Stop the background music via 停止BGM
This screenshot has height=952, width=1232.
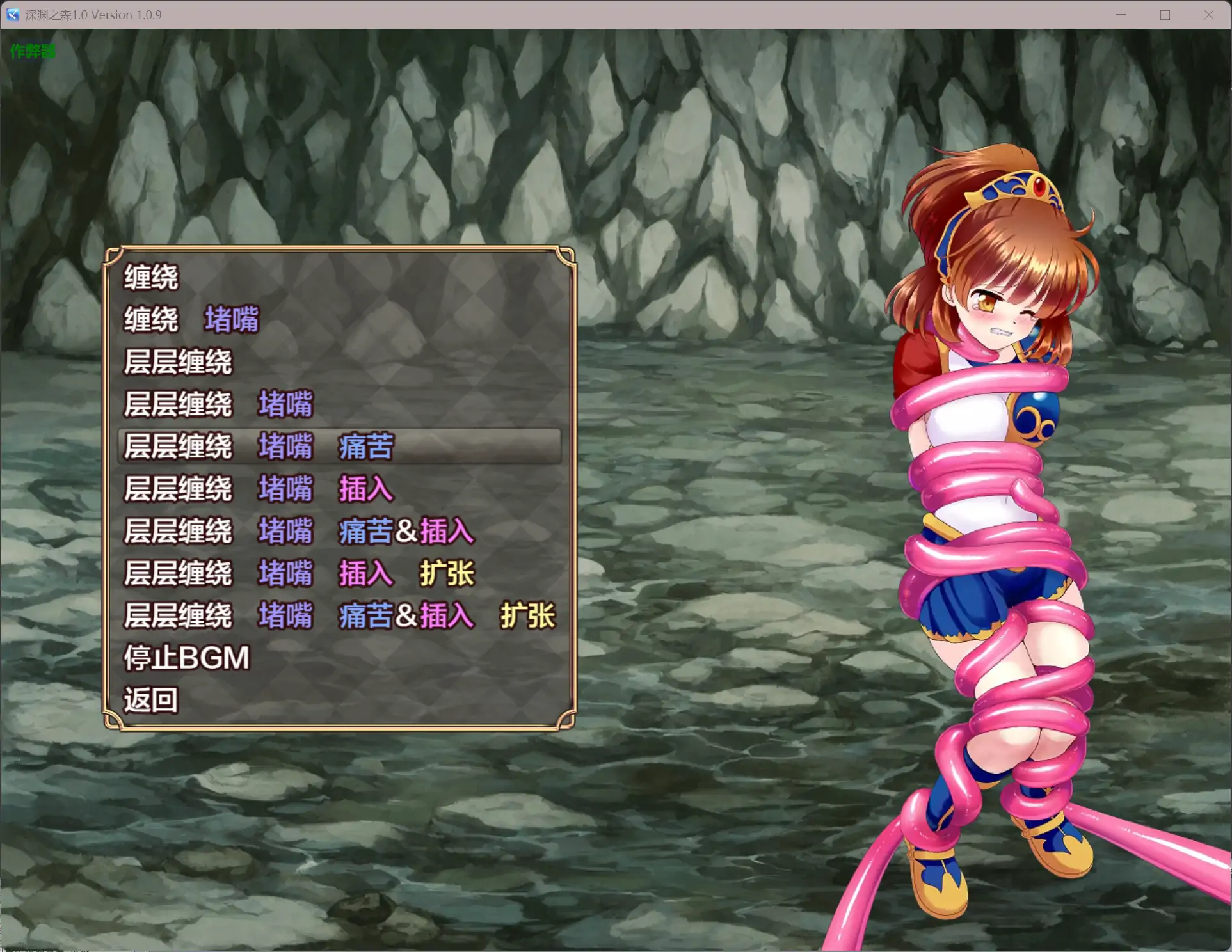pyautogui.click(x=186, y=658)
